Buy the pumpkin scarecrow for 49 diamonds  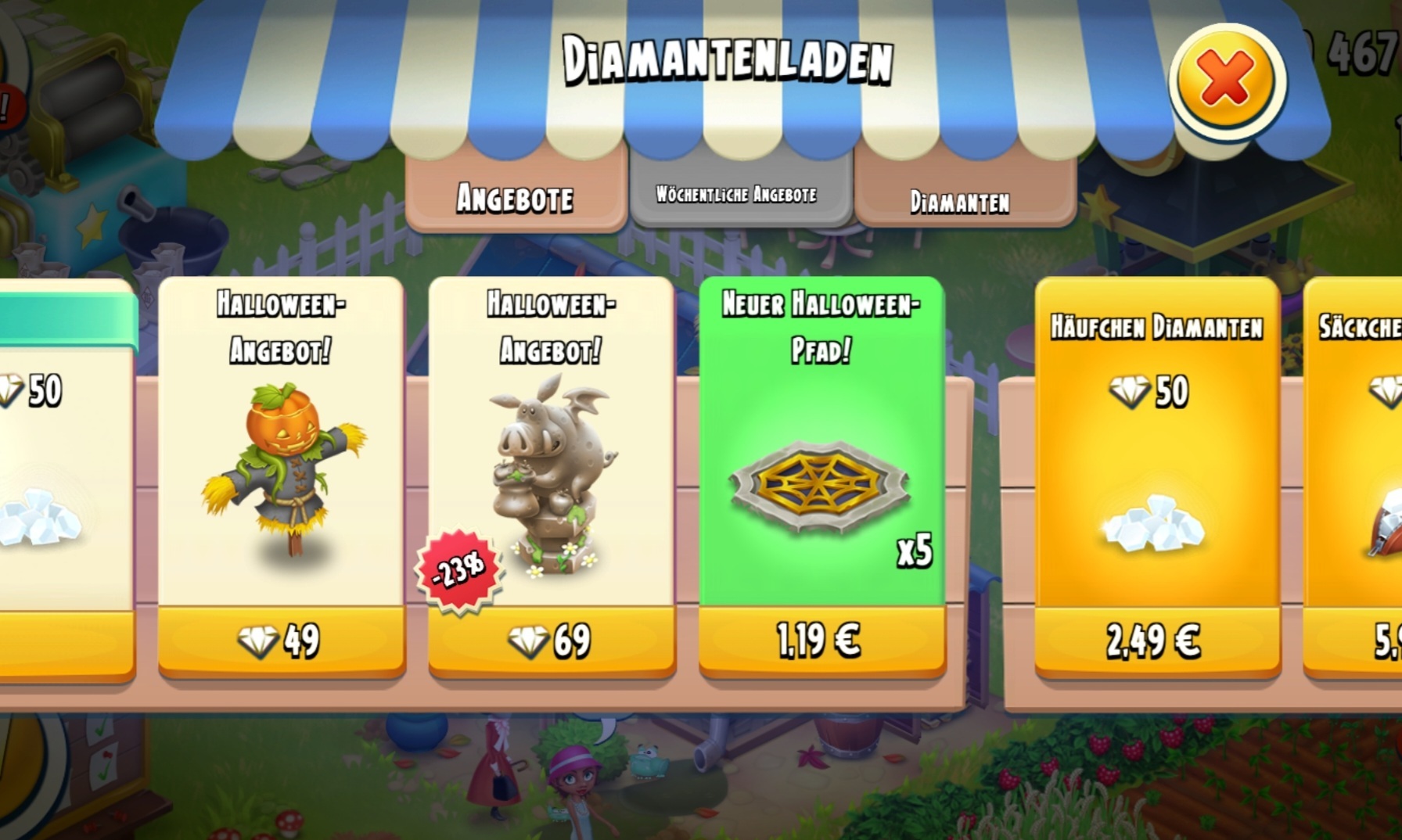click(281, 641)
